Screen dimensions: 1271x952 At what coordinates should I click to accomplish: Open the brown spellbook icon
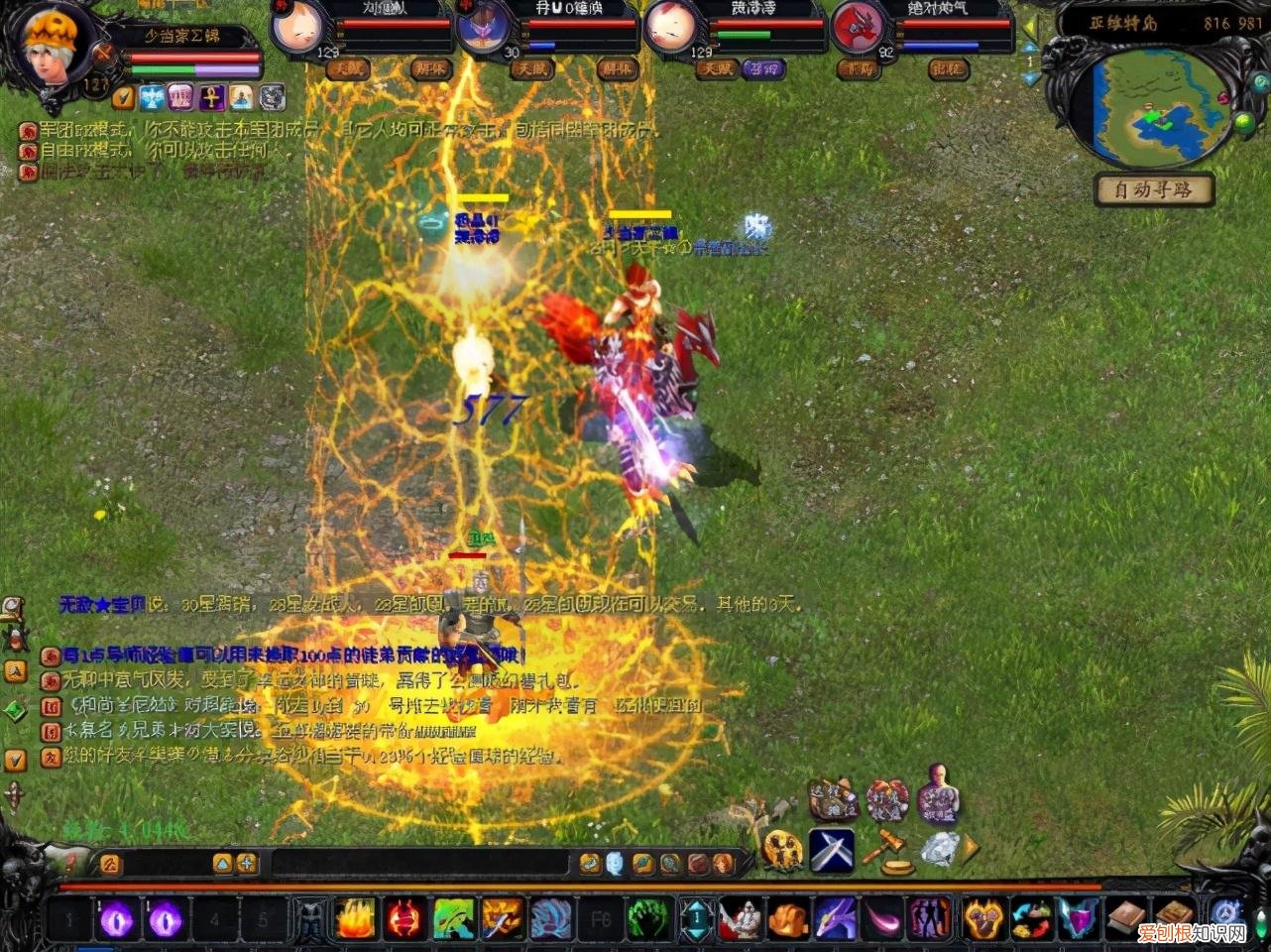tap(1125, 919)
